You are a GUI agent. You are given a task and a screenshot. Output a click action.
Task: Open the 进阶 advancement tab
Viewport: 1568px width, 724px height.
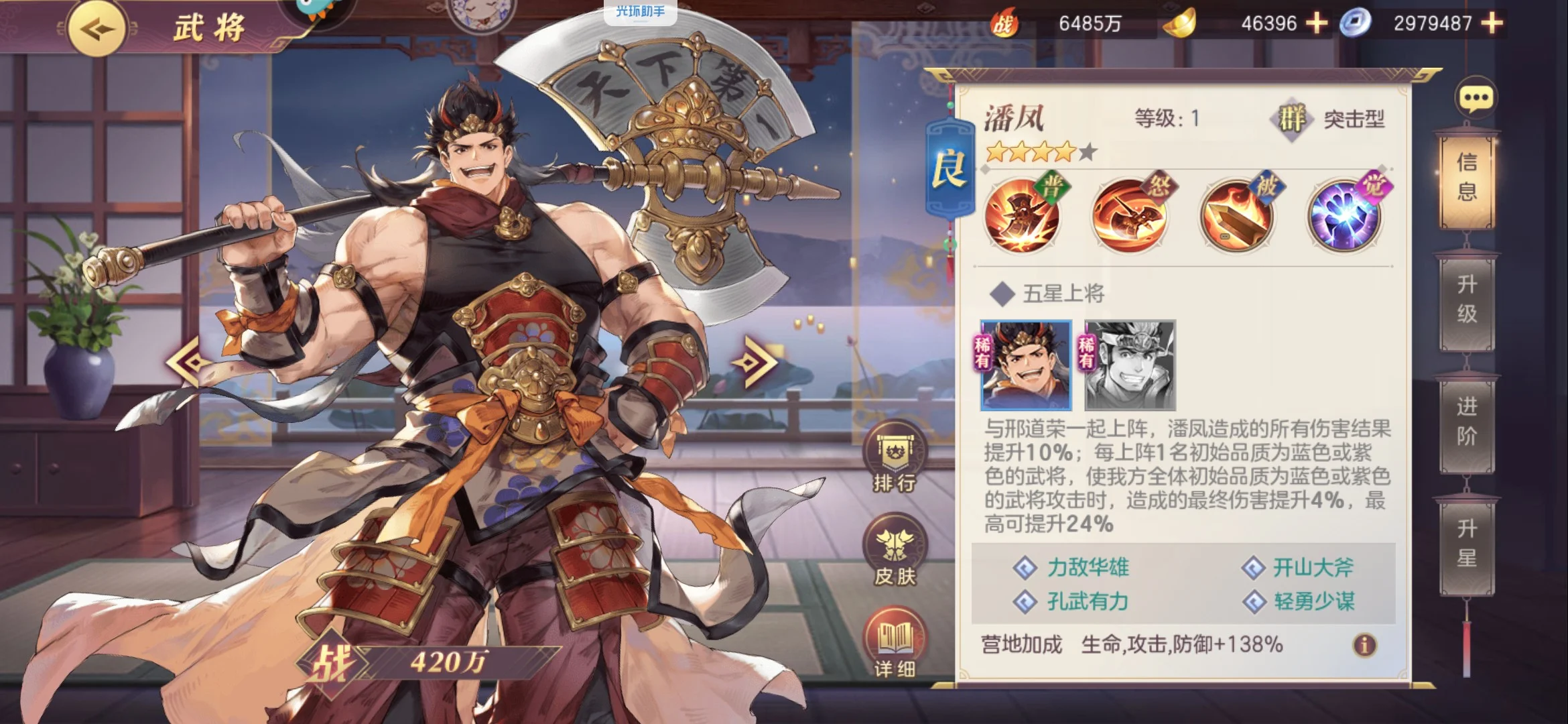pos(1467,422)
